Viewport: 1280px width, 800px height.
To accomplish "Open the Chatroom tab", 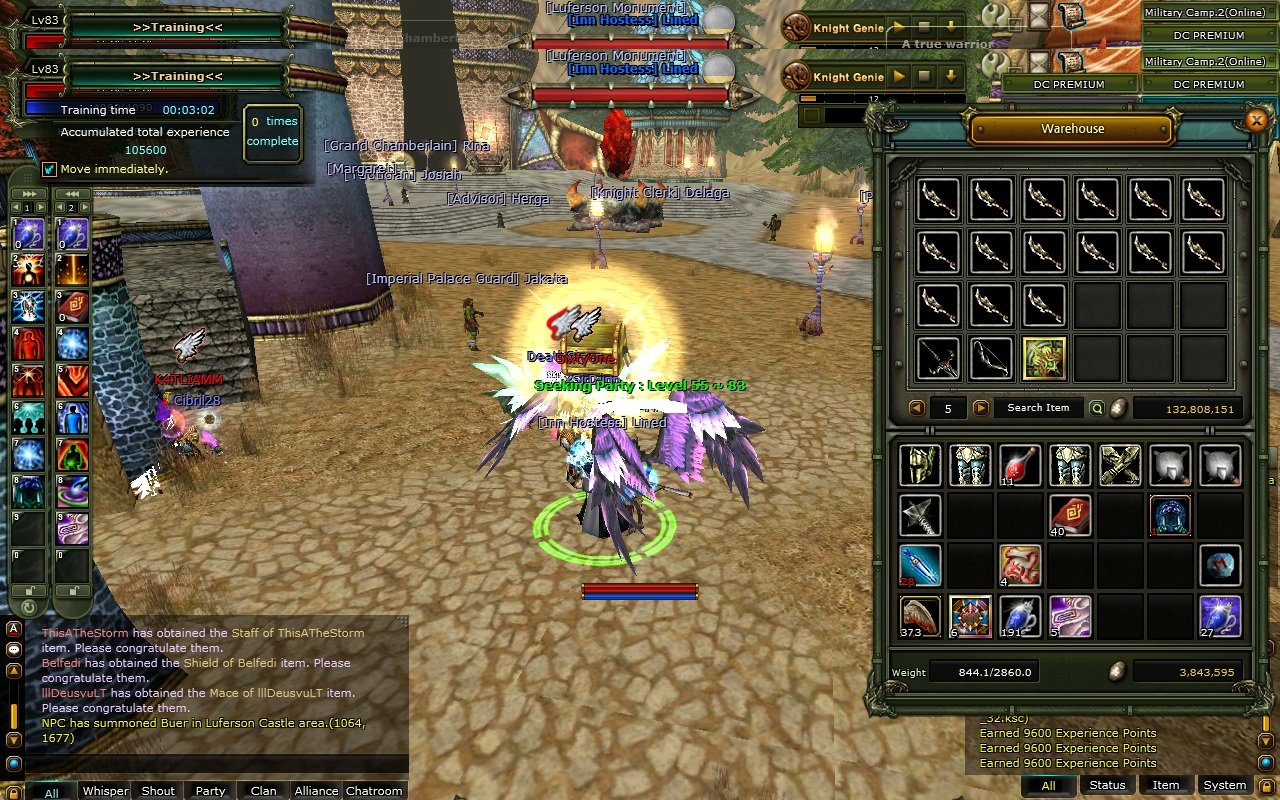I will [374, 791].
